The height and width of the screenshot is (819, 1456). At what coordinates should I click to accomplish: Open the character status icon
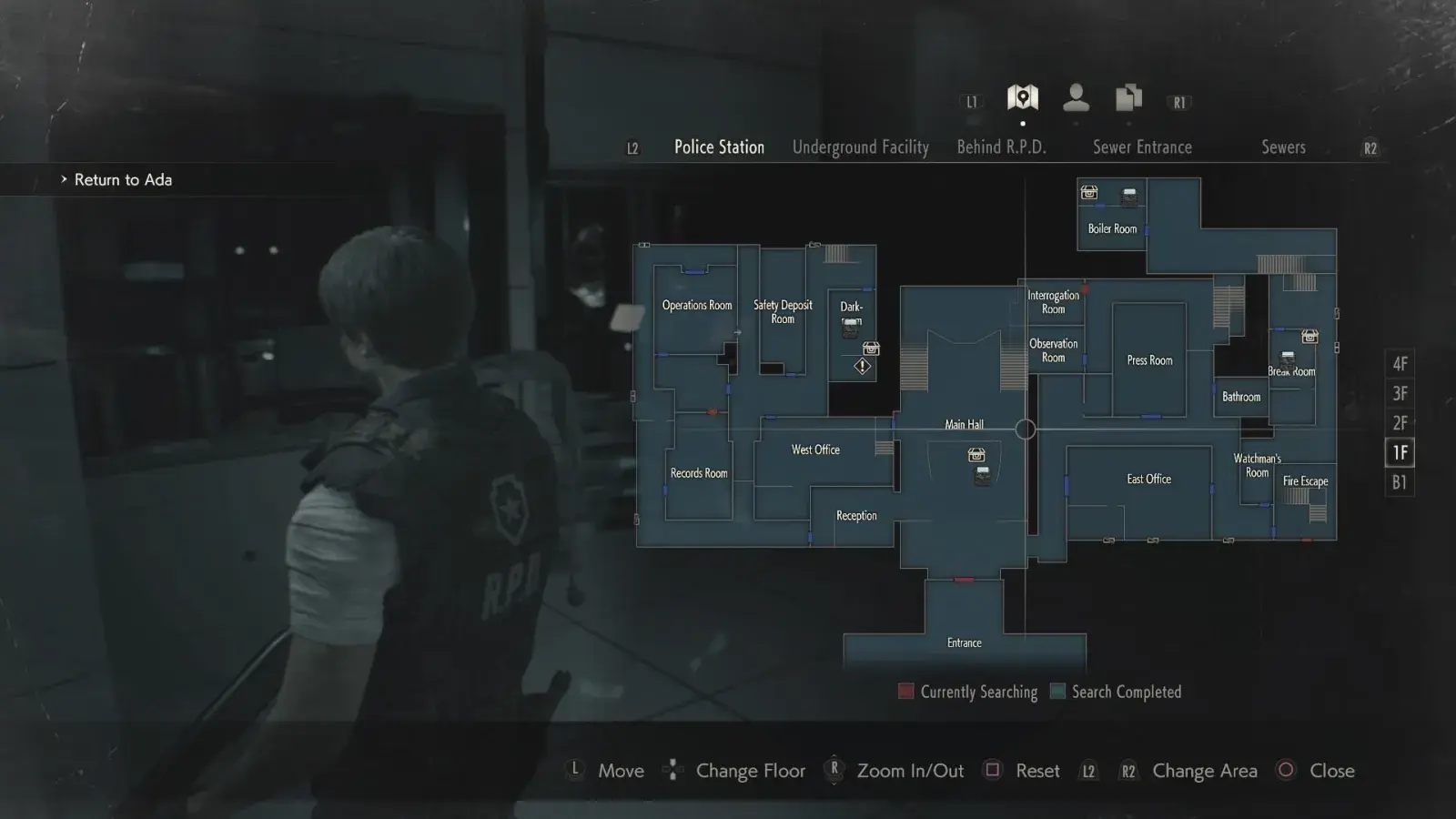pyautogui.click(x=1076, y=97)
